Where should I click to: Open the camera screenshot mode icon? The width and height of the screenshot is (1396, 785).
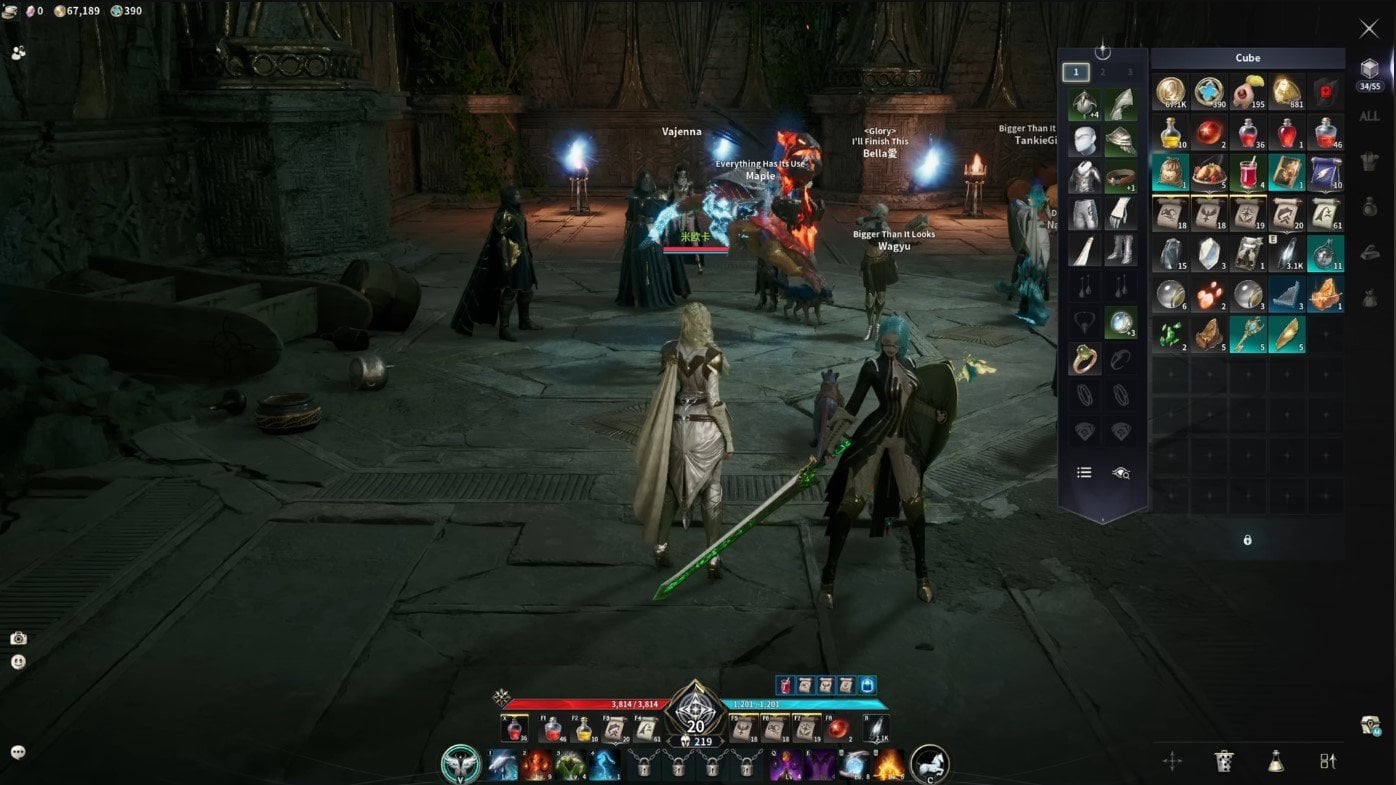click(18, 638)
